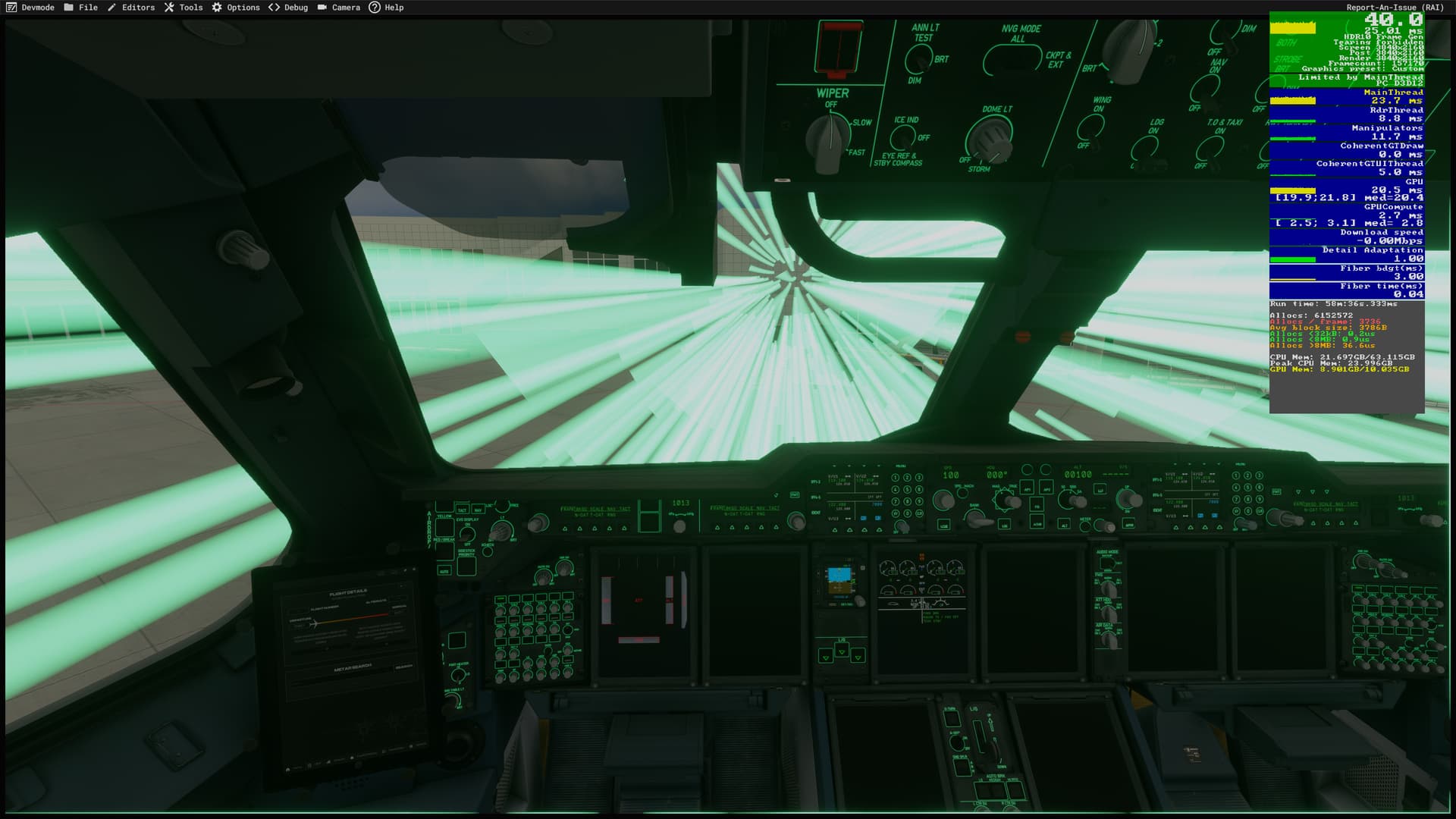Click the Options gear icon

tap(216, 7)
